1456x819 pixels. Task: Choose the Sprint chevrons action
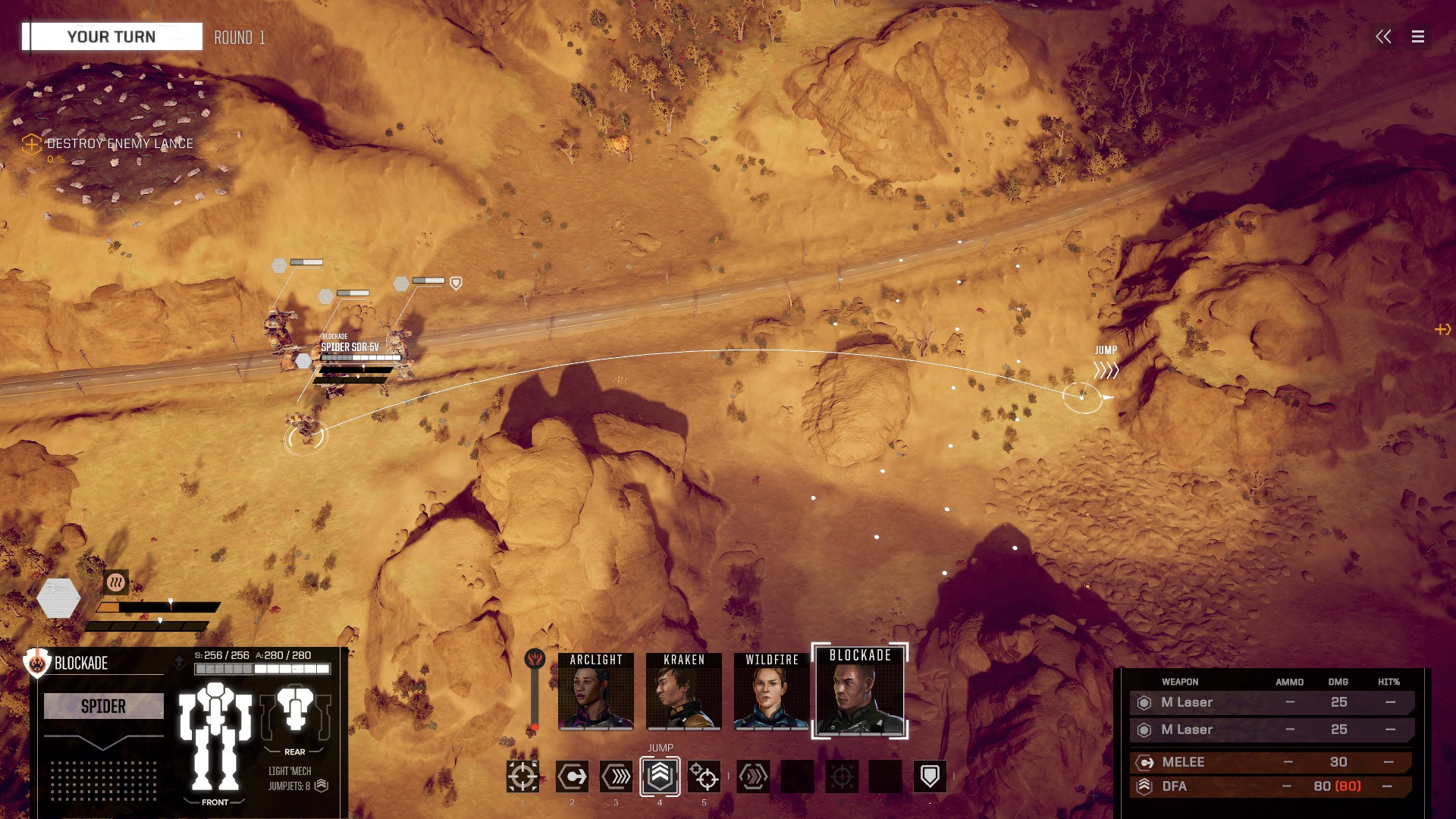616,777
